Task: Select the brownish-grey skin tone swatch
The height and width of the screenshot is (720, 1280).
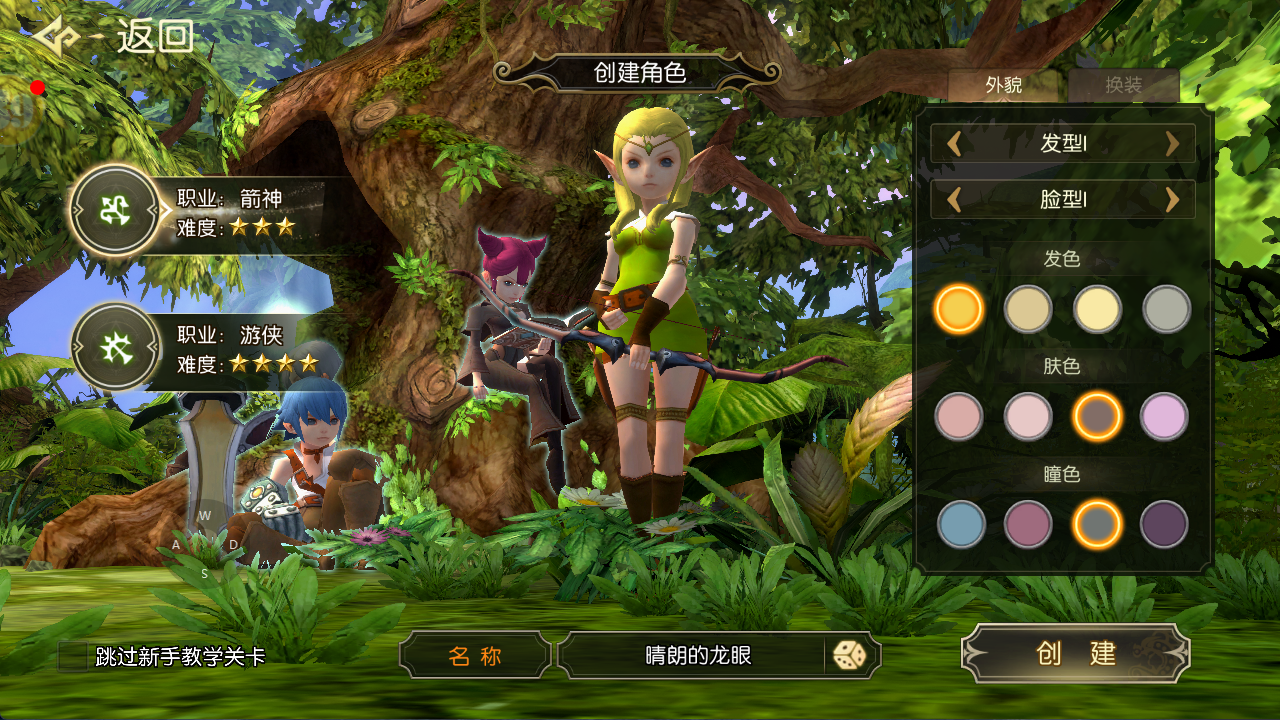Action: point(1097,416)
